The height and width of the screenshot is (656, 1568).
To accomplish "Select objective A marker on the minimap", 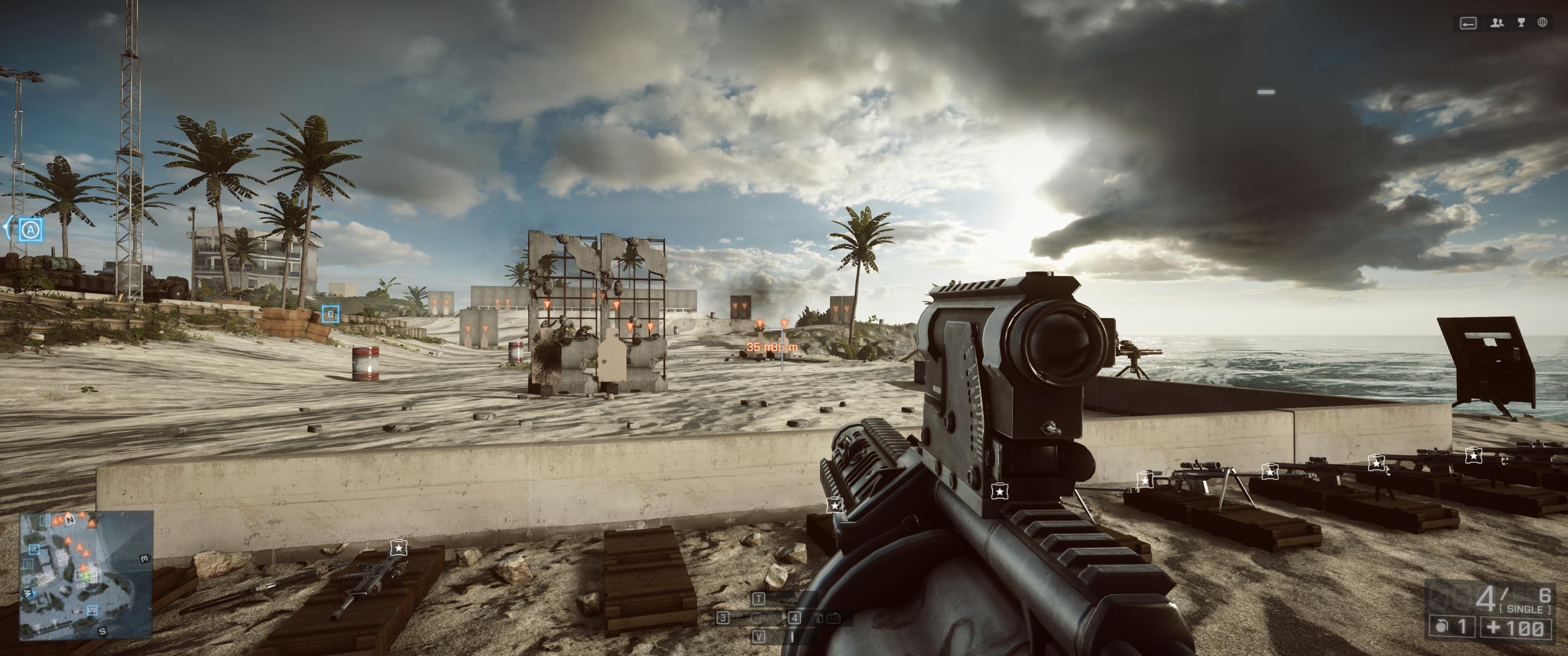I will (x=34, y=549).
